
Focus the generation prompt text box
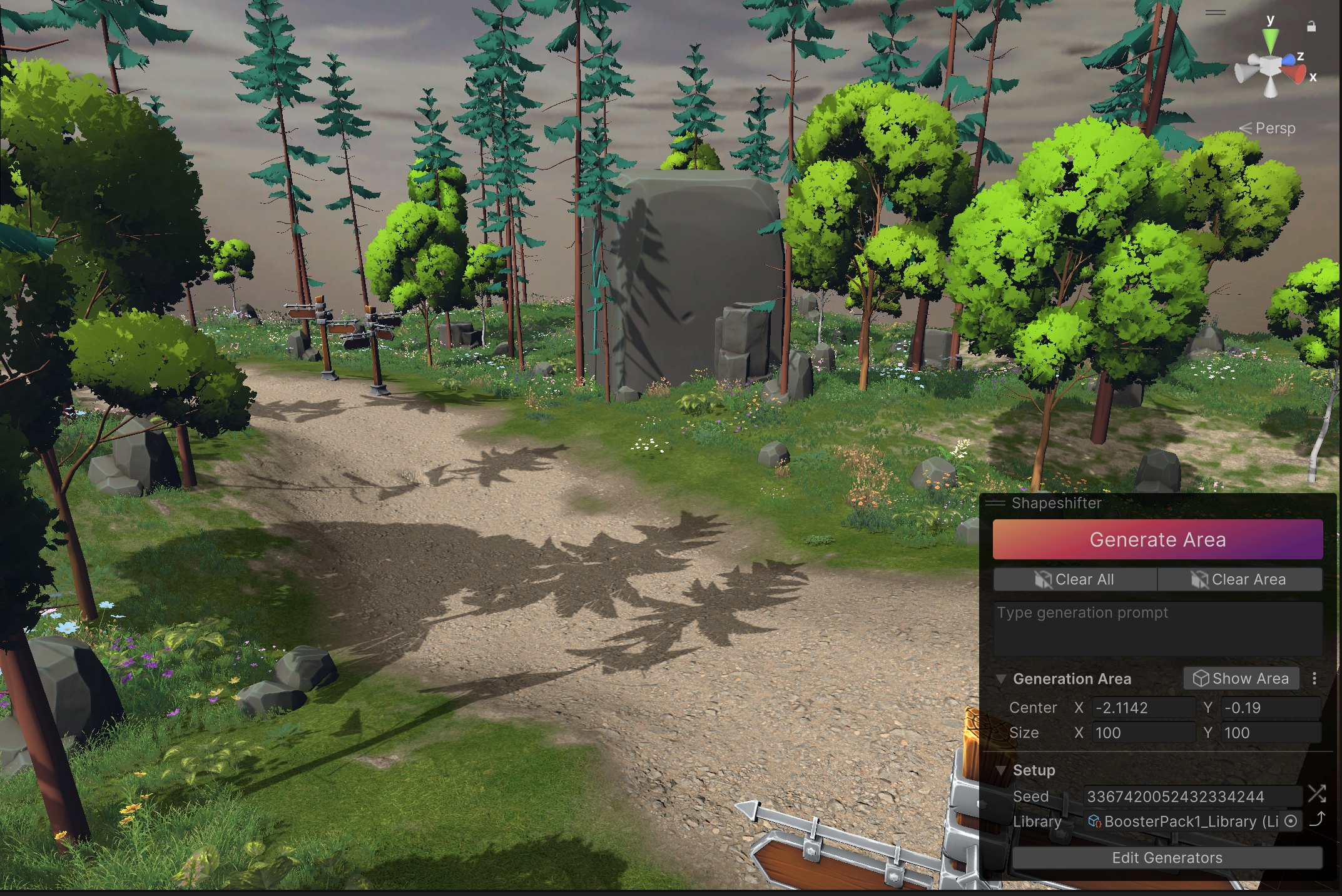click(1157, 628)
